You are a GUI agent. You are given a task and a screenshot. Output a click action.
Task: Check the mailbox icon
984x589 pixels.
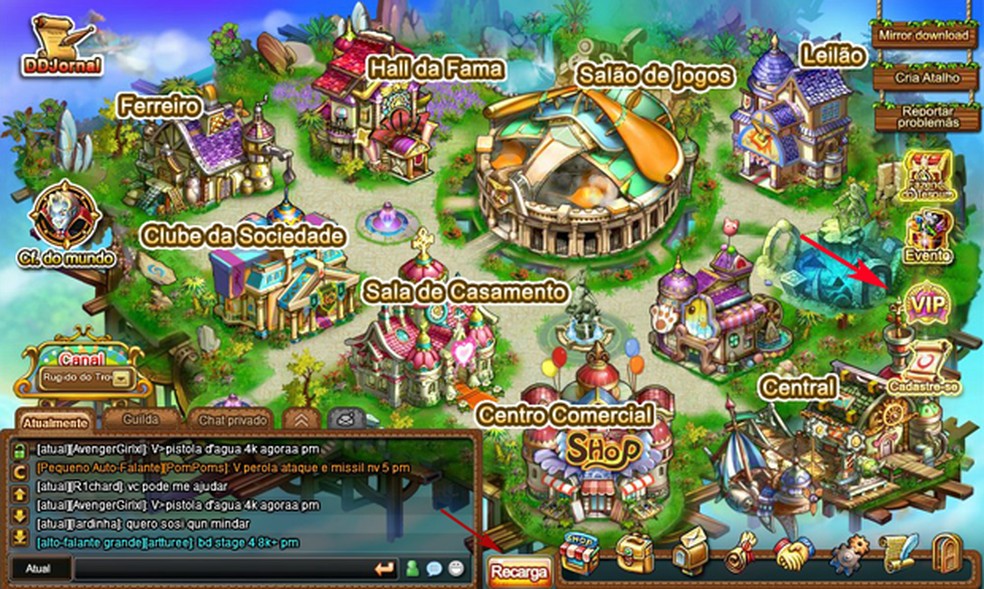pos(689,553)
